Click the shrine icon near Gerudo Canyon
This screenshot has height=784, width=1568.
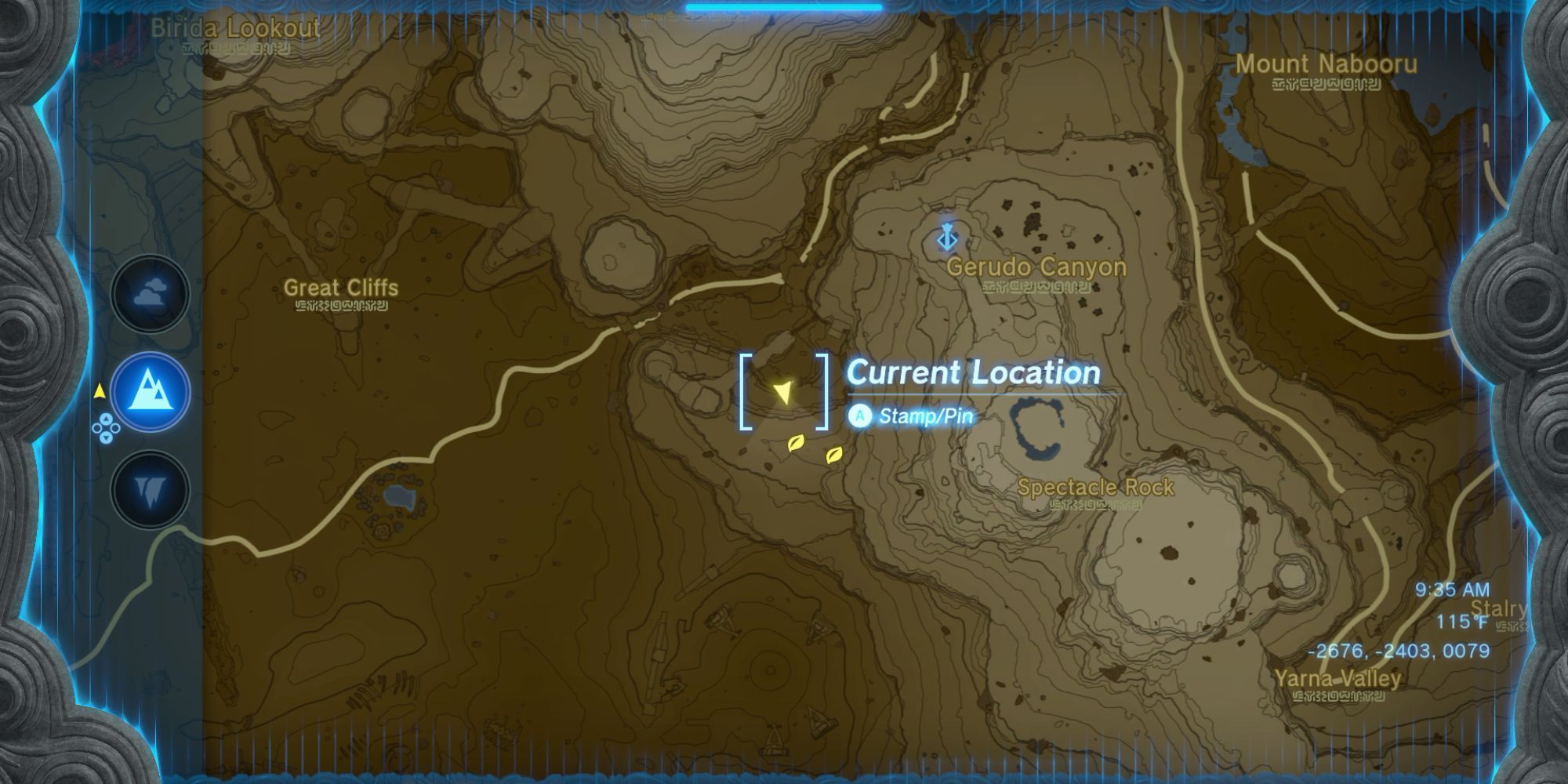946,237
